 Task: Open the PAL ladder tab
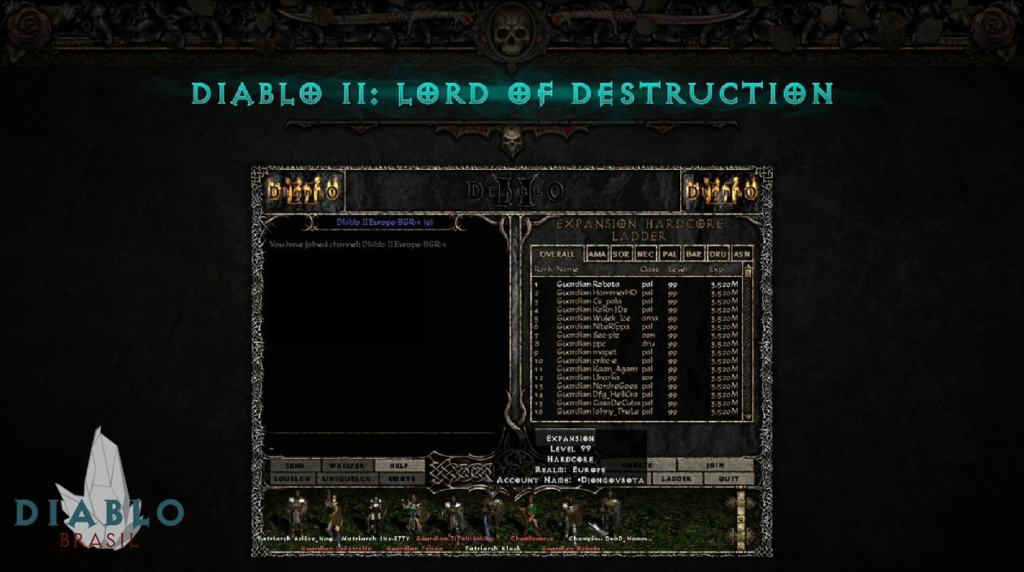[x=670, y=254]
